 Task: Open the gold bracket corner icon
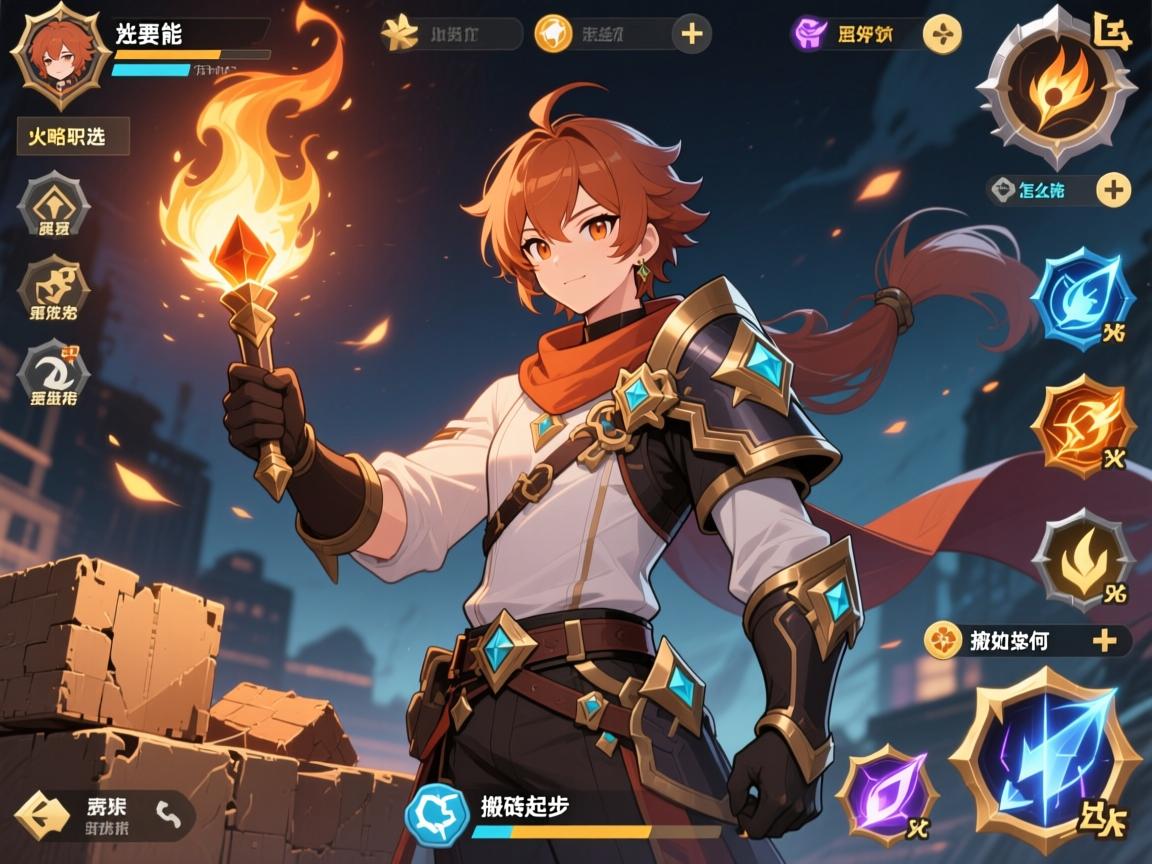(1112, 32)
